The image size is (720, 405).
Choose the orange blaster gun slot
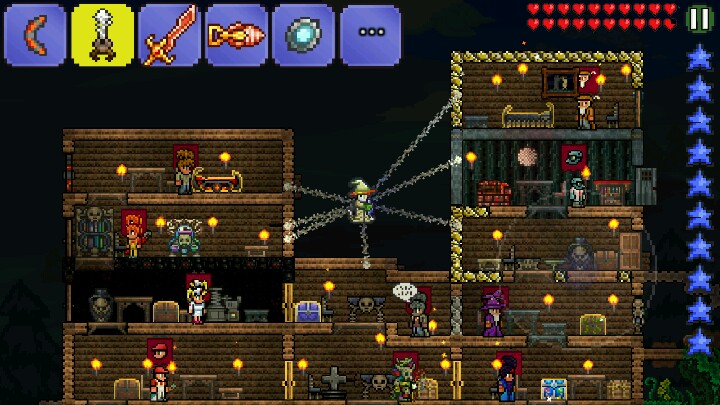tap(236, 35)
